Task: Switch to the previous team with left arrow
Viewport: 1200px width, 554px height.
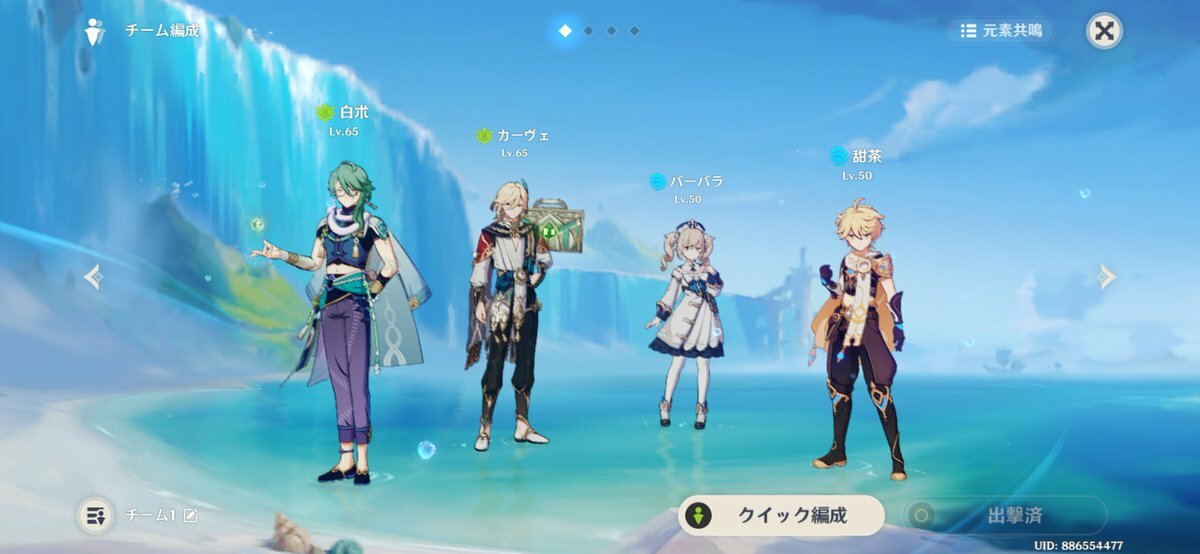Action: pos(93,276)
